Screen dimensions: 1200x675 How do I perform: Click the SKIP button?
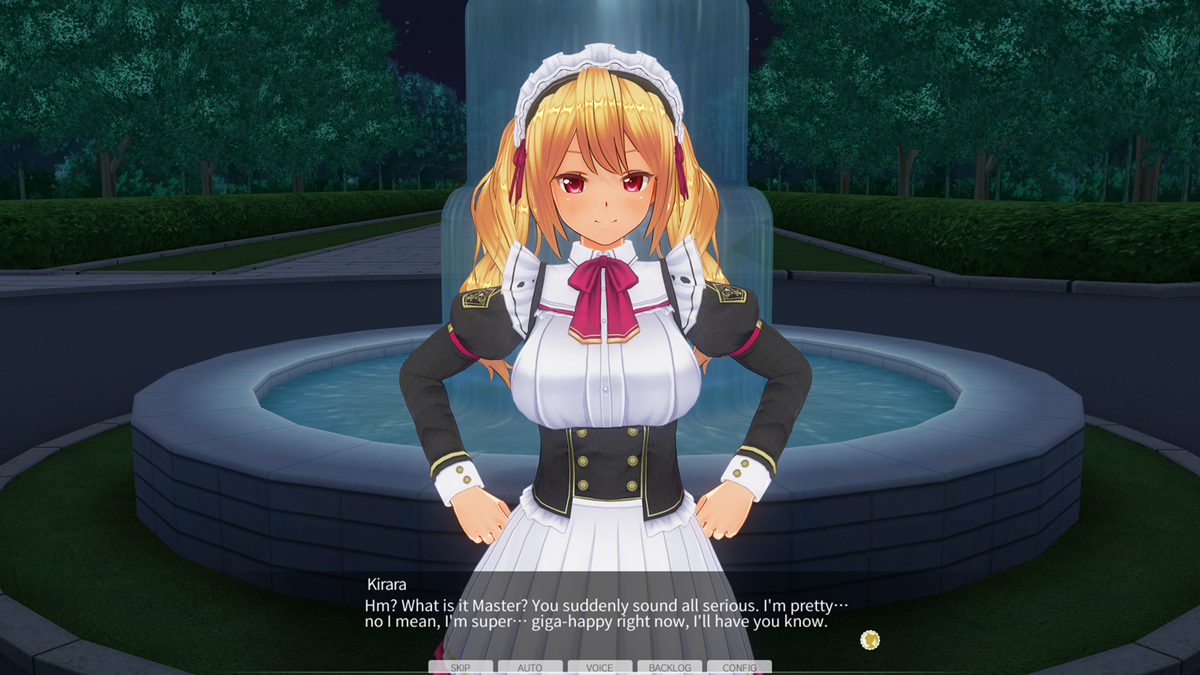point(460,667)
